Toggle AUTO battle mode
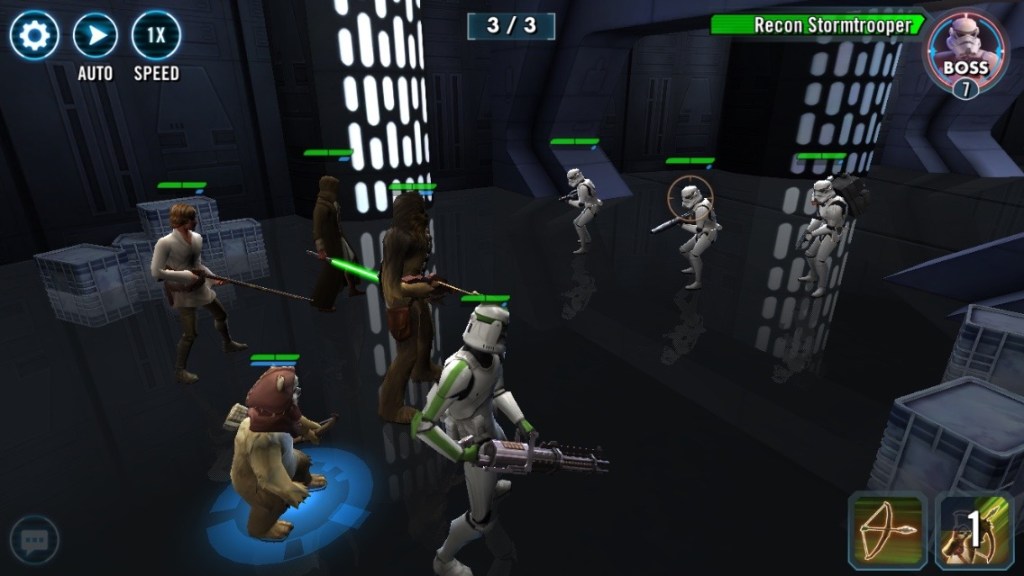 click(x=95, y=36)
